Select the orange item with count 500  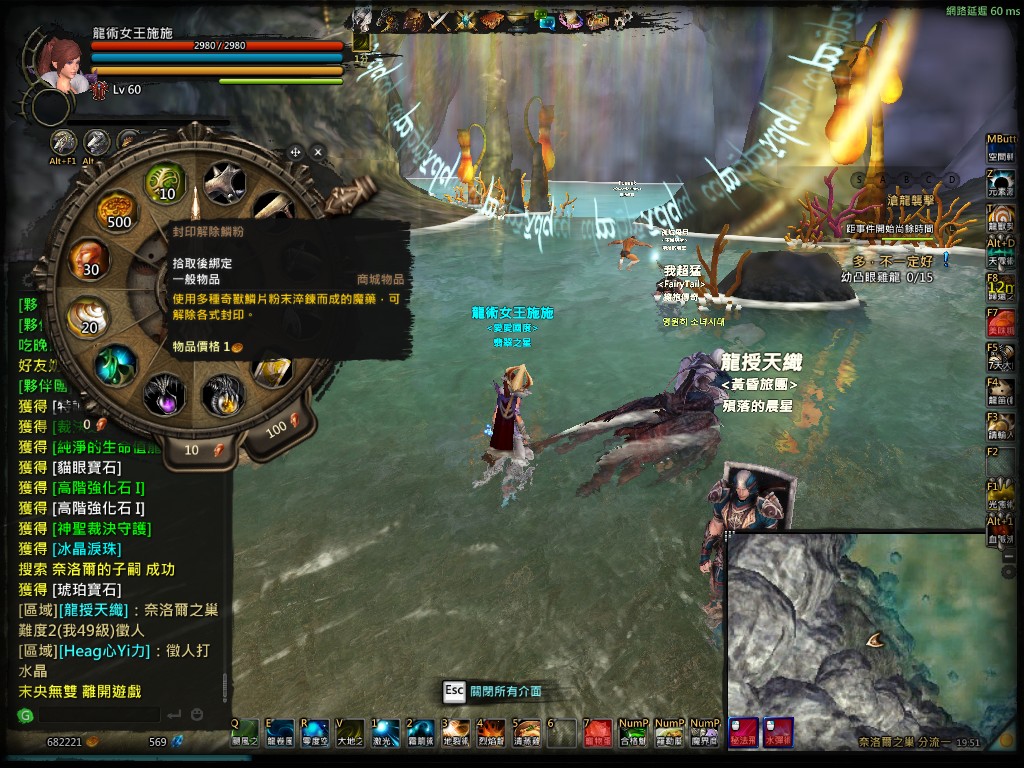pos(117,211)
